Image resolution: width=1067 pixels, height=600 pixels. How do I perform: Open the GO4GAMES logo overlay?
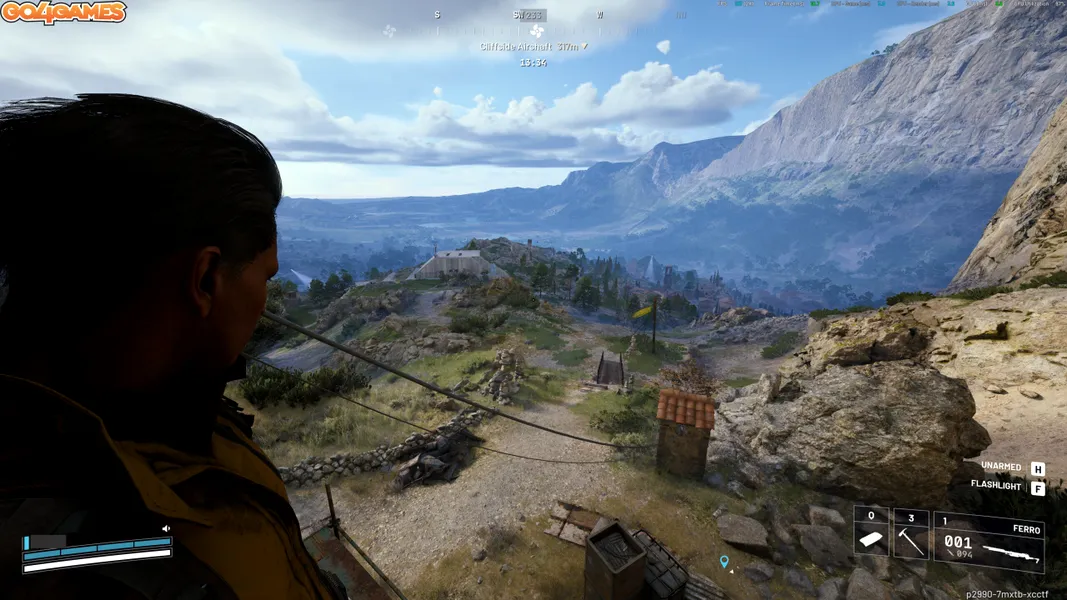click(64, 13)
